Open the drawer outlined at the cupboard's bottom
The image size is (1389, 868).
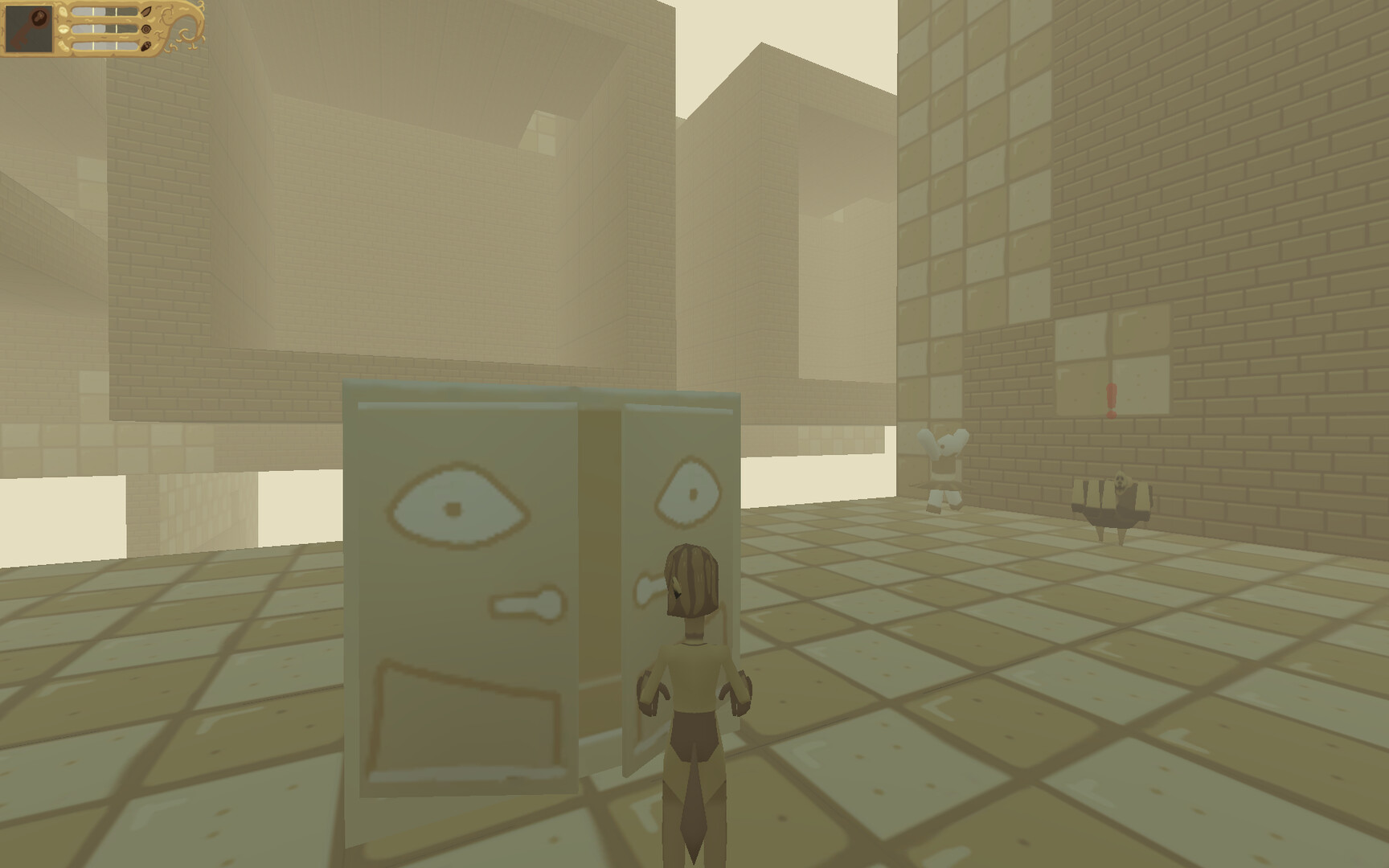click(469, 717)
